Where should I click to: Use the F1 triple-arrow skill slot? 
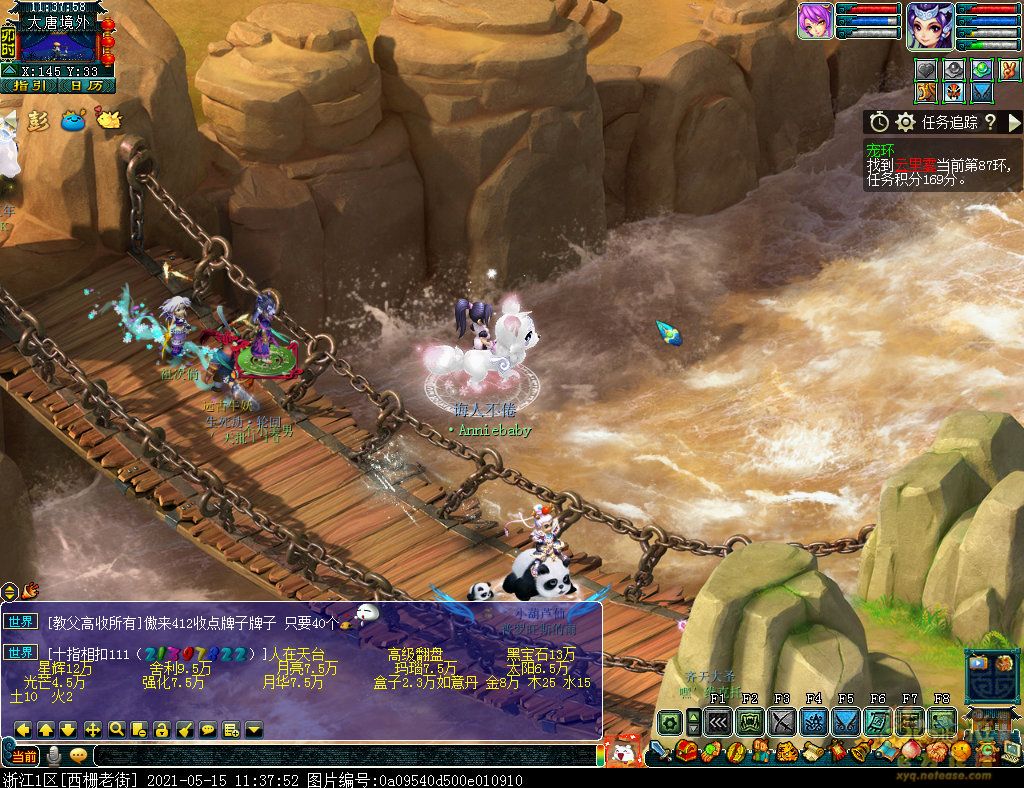[718, 721]
